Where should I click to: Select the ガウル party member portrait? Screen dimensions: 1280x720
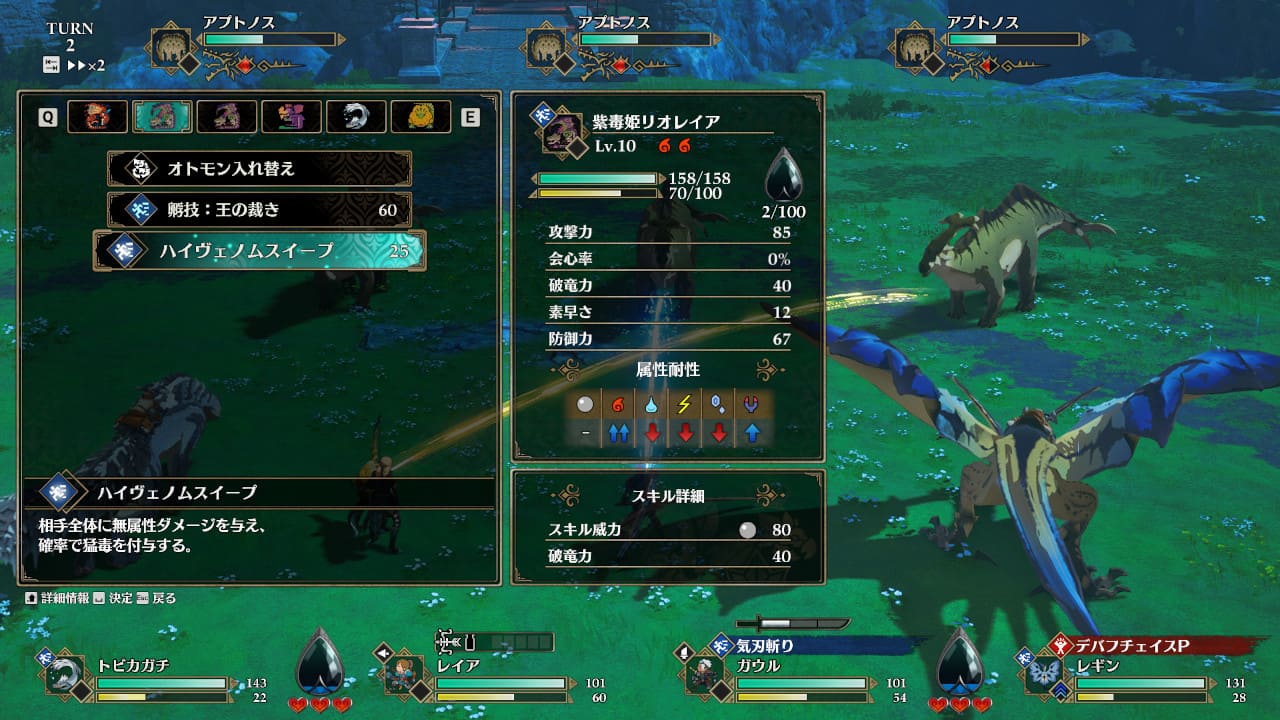click(705, 675)
